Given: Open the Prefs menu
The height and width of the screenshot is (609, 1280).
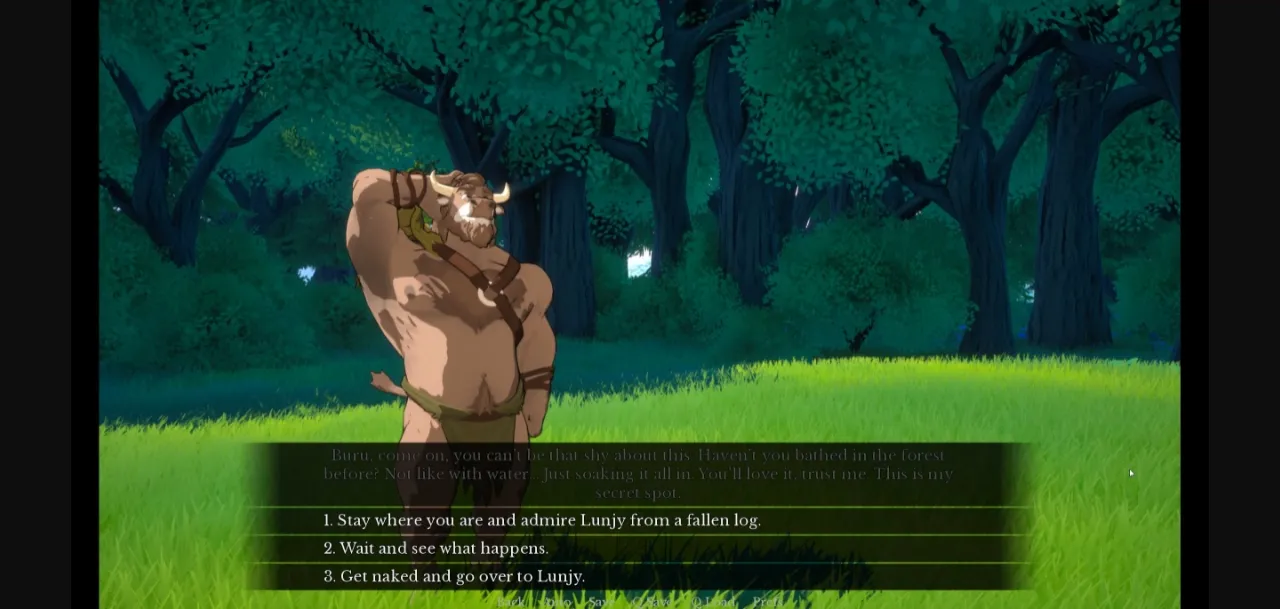Looking at the screenshot, I should click(767, 601).
